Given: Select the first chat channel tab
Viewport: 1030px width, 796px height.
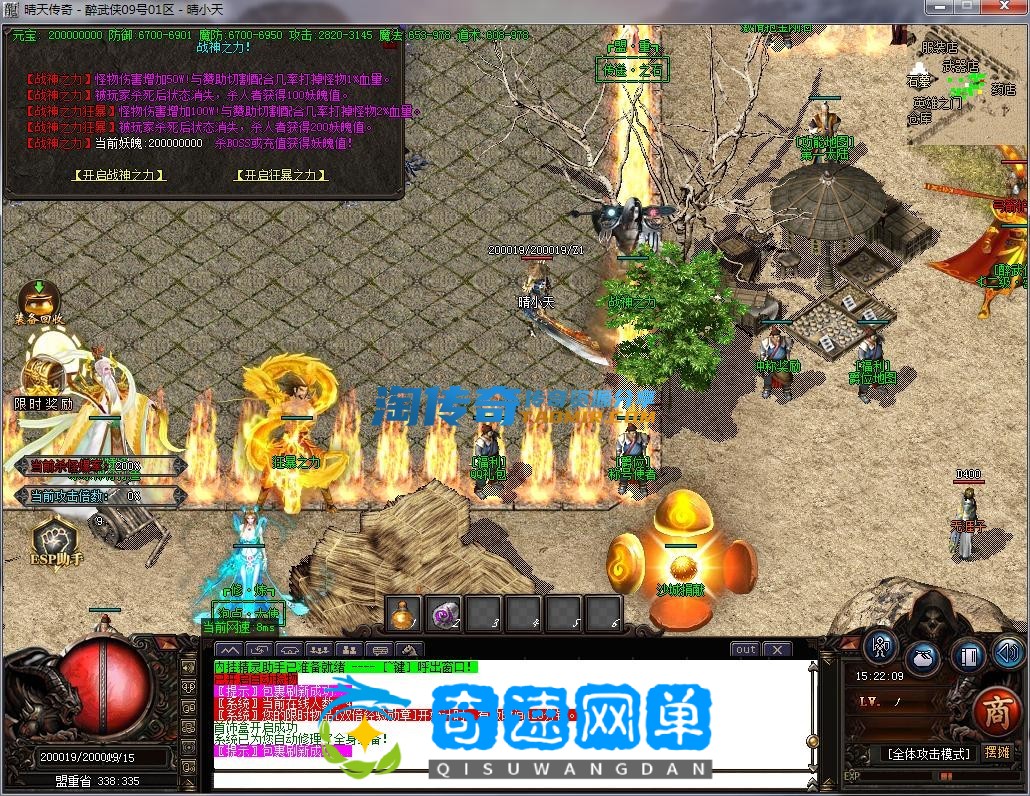Looking at the screenshot, I should point(229,650).
